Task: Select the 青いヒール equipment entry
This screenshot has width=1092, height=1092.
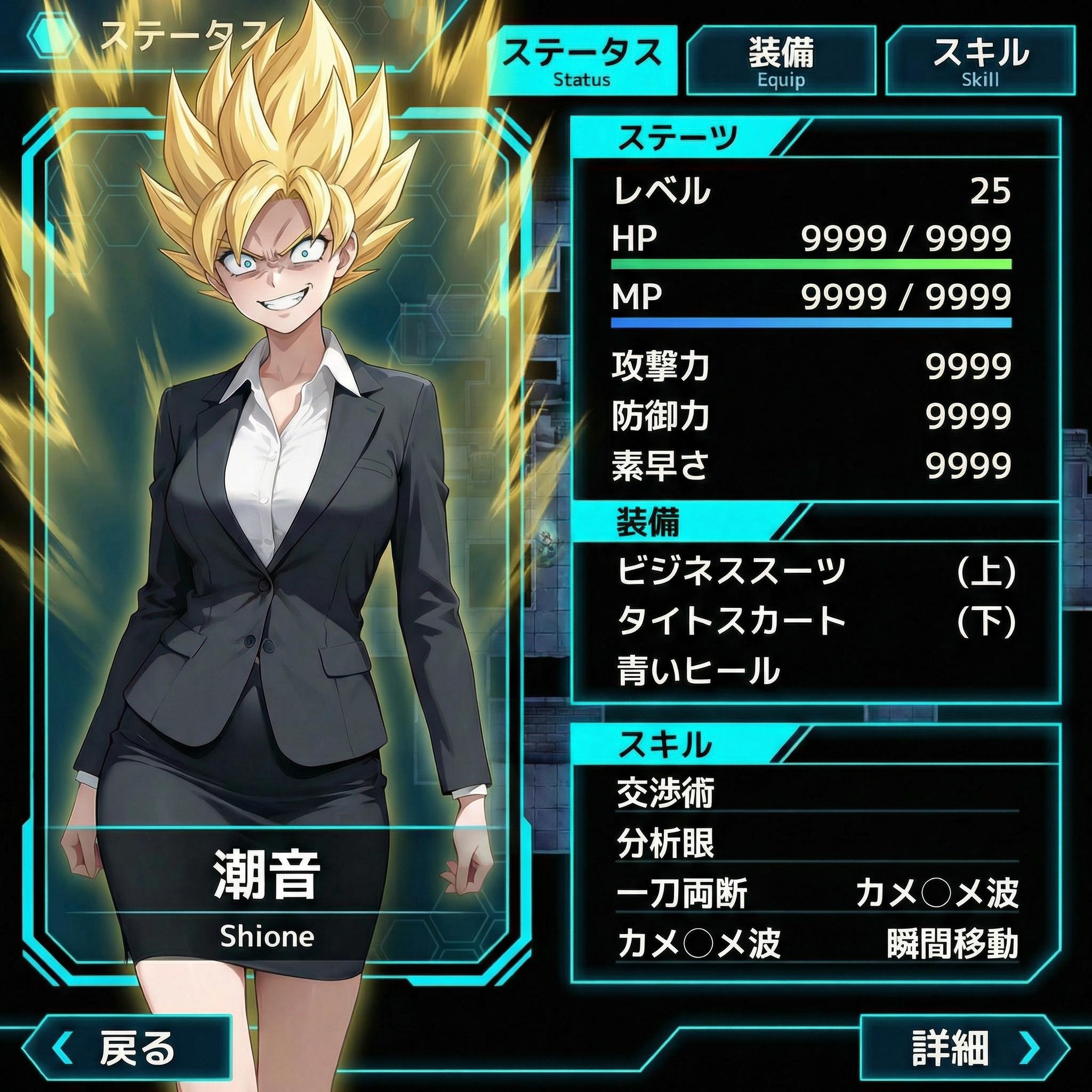Action: click(x=698, y=670)
